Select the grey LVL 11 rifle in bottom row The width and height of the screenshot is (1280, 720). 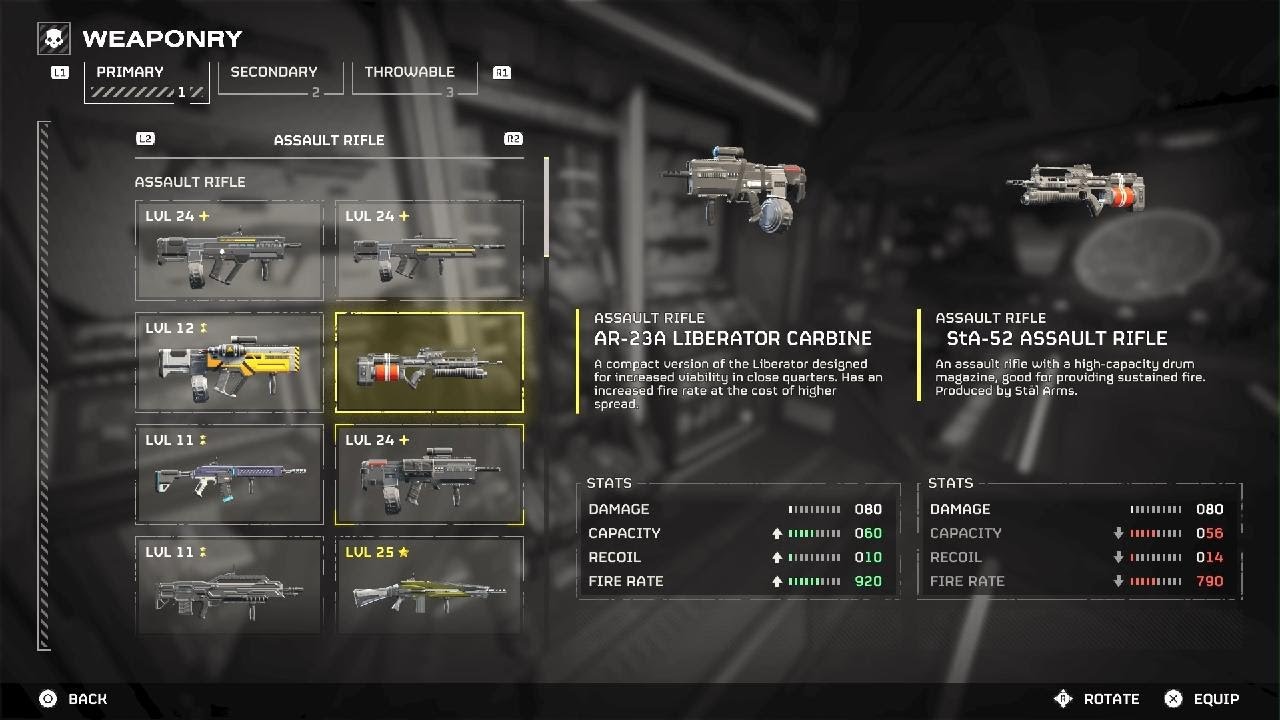click(x=229, y=585)
